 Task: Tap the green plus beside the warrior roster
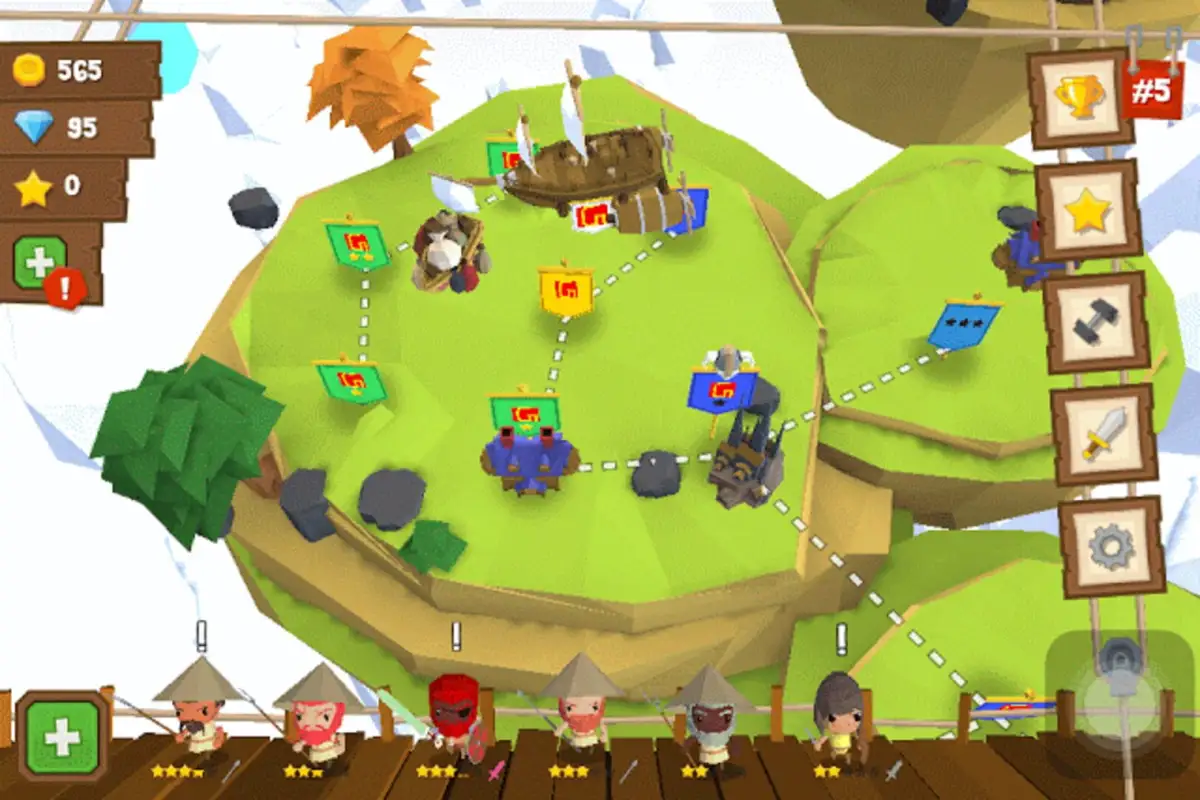point(62,737)
